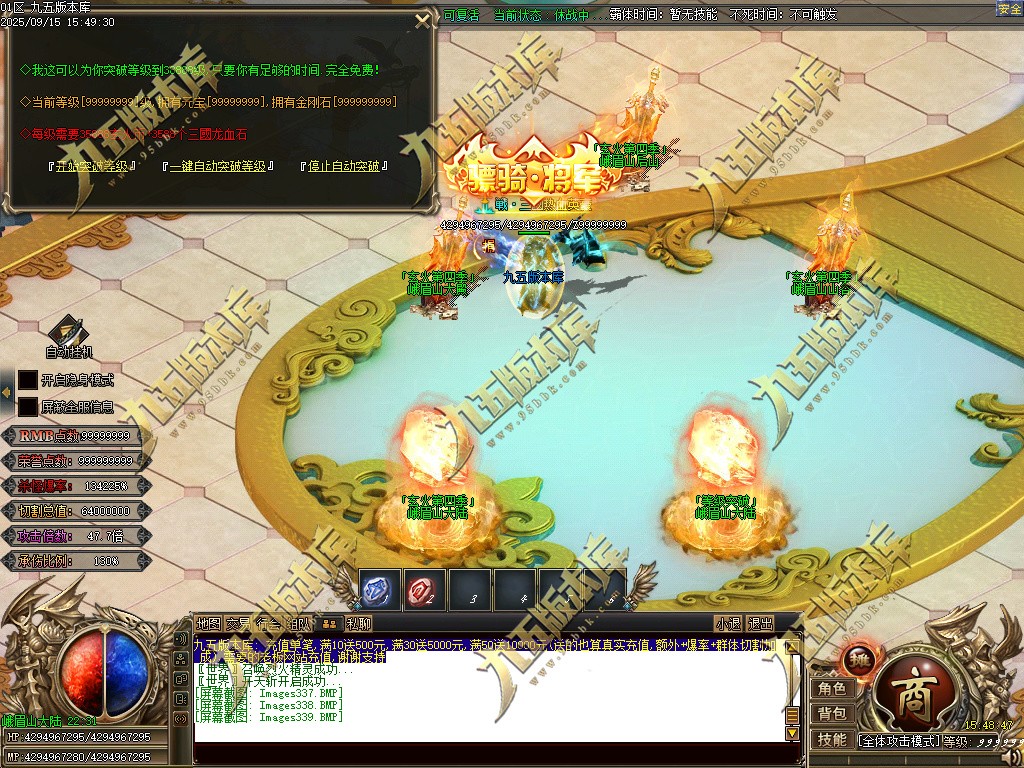Select the 私聊 private chat tab
This screenshot has height=768, width=1024.
pyautogui.click(x=358, y=624)
